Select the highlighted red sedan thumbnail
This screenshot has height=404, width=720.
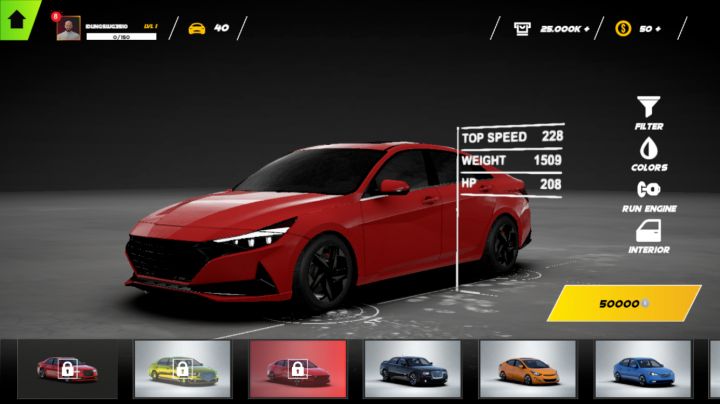point(297,368)
